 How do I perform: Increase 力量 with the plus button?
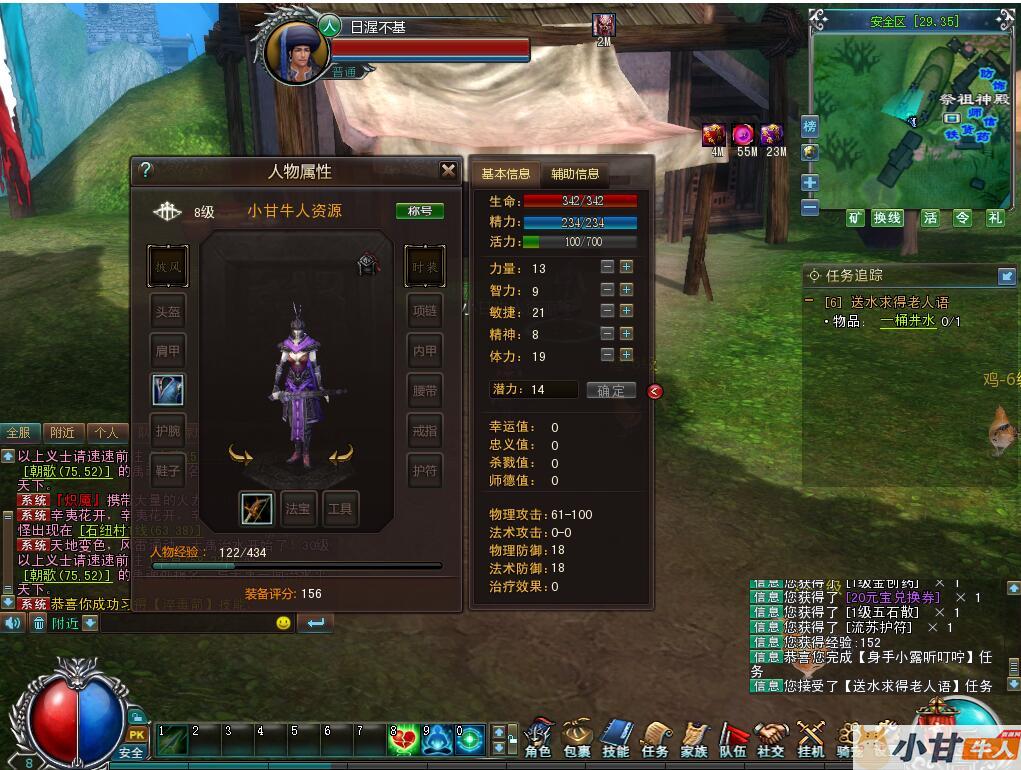(x=626, y=267)
